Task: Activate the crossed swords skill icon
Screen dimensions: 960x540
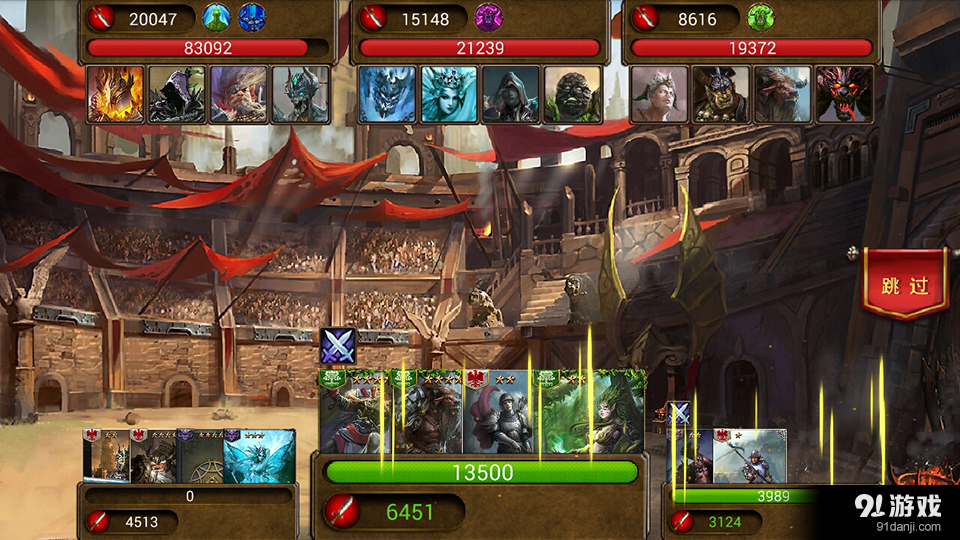Action: pyautogui.click(x=338, y=347)
